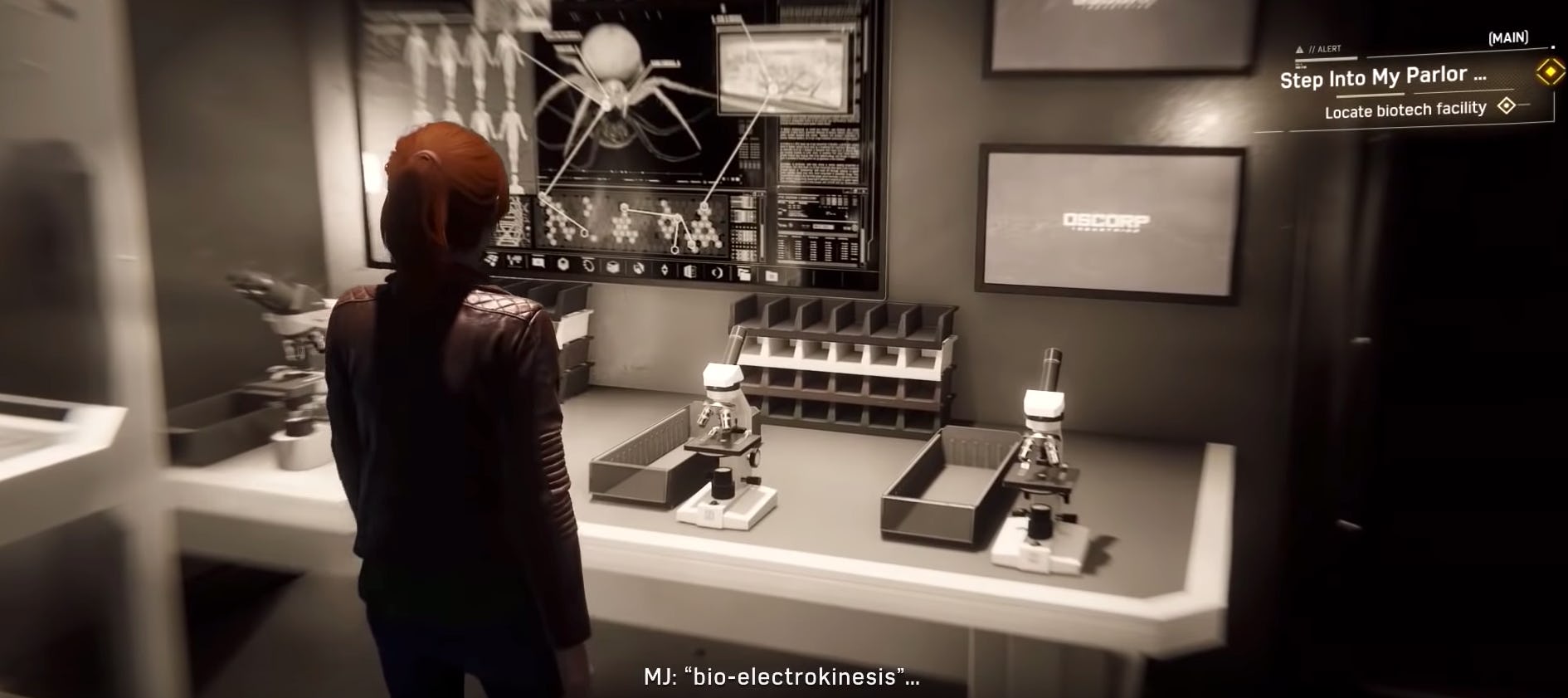Image resolution: width=1568 pixels, height=698 pixels.
Task: Select the (MAIN) mission tab
Action: [1508, 37]
